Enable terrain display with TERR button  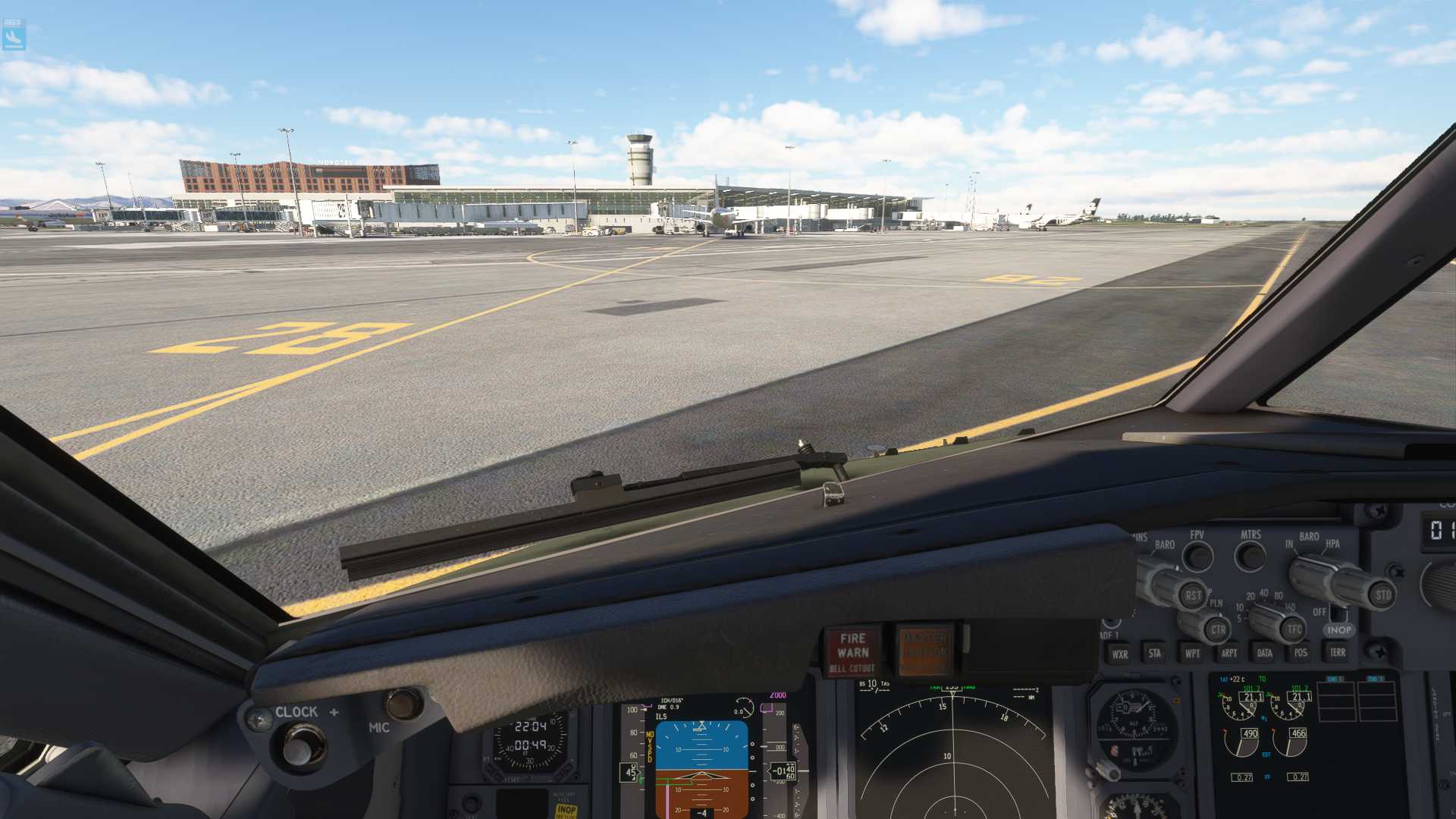pos(1337,652)
